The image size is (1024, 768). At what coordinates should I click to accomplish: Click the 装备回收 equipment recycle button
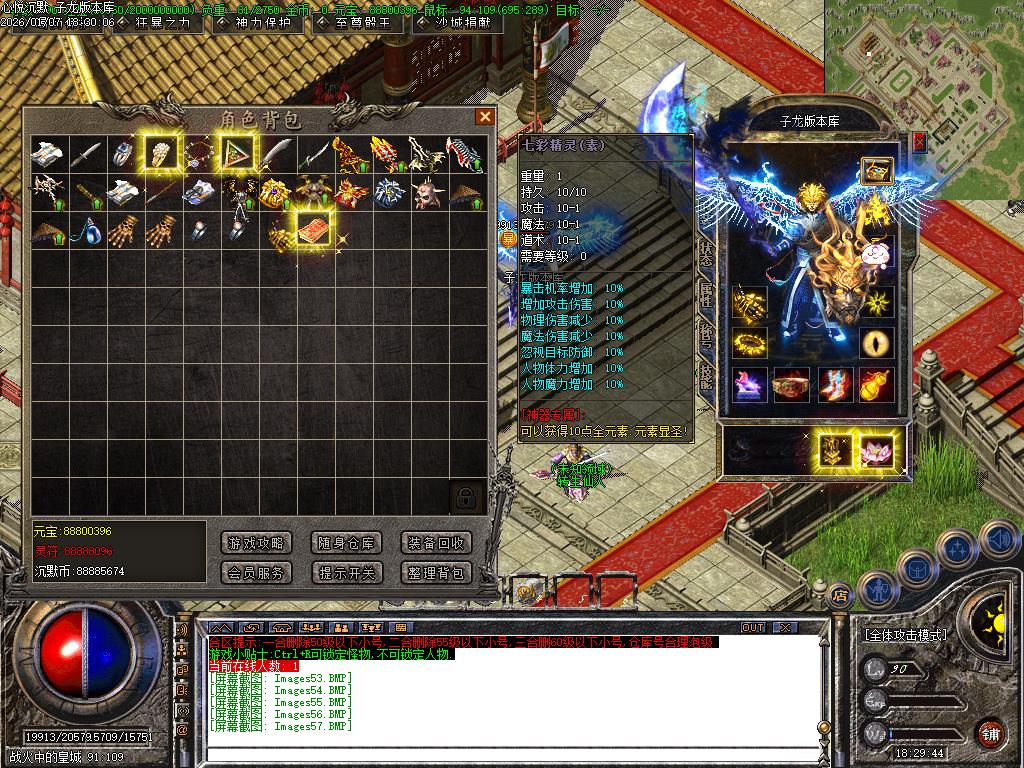coord(436,543)
